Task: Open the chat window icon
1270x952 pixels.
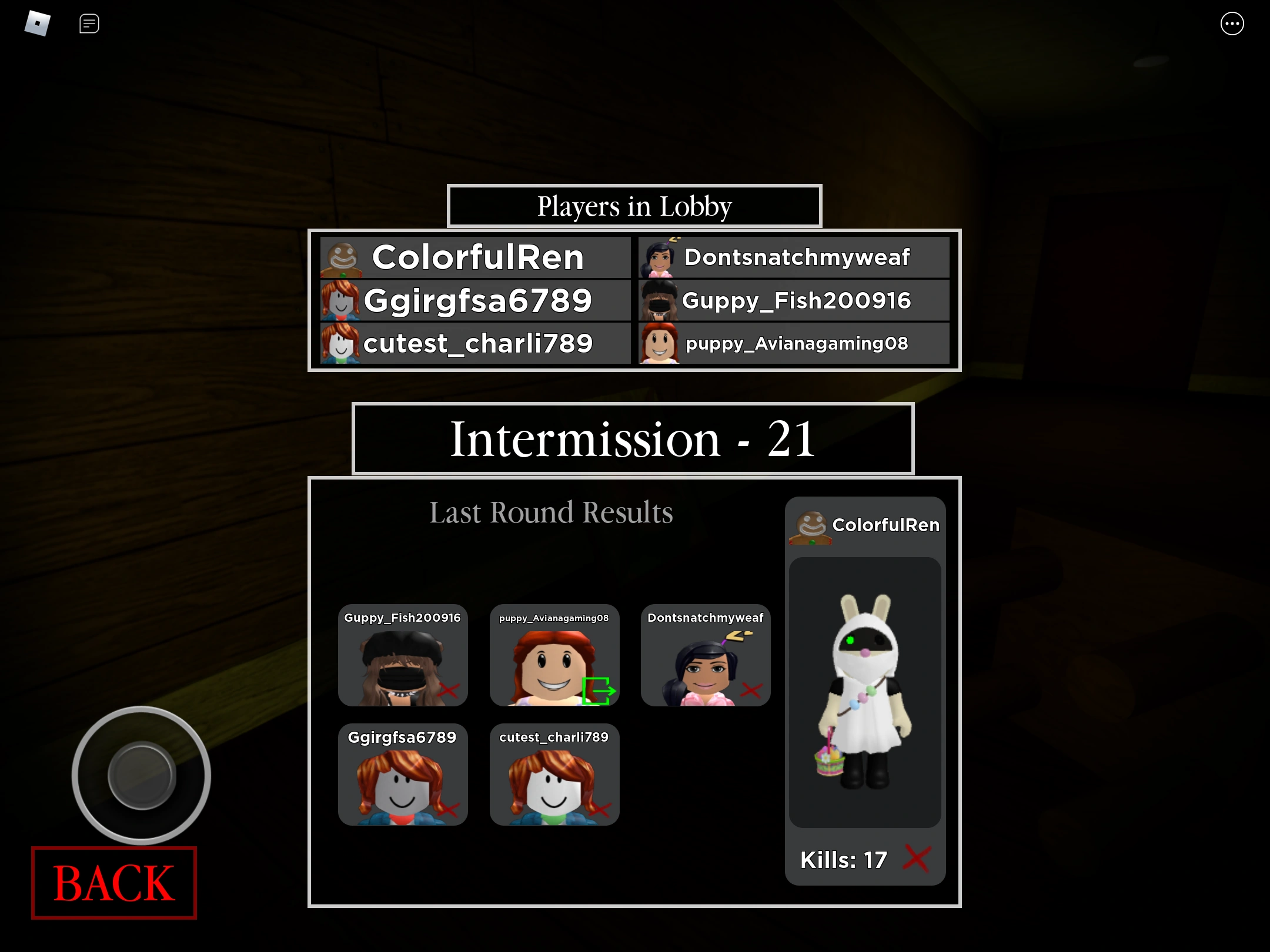Action: tap(89, 24)
